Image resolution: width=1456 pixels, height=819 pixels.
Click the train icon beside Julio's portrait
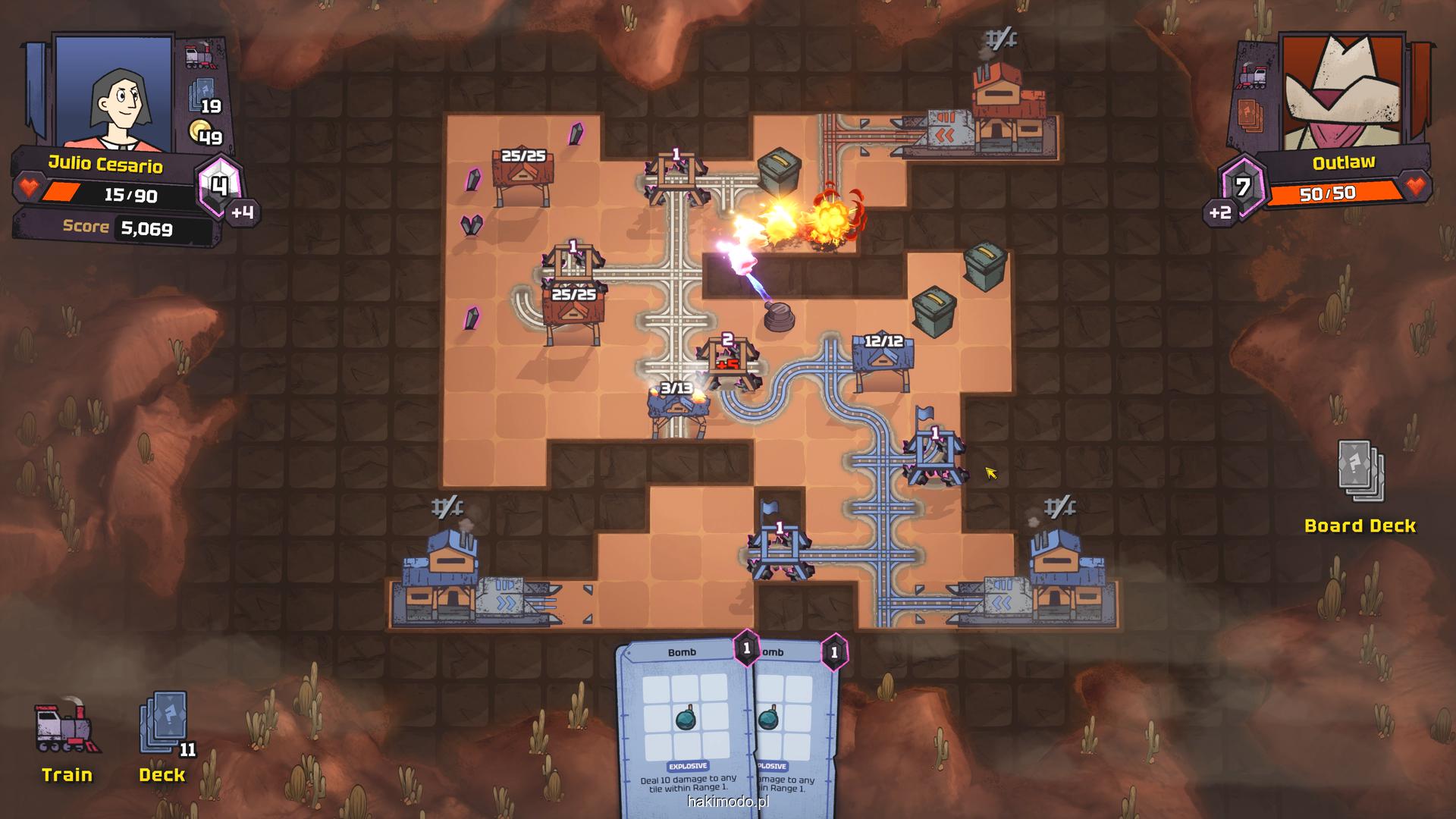pos(199,56)
